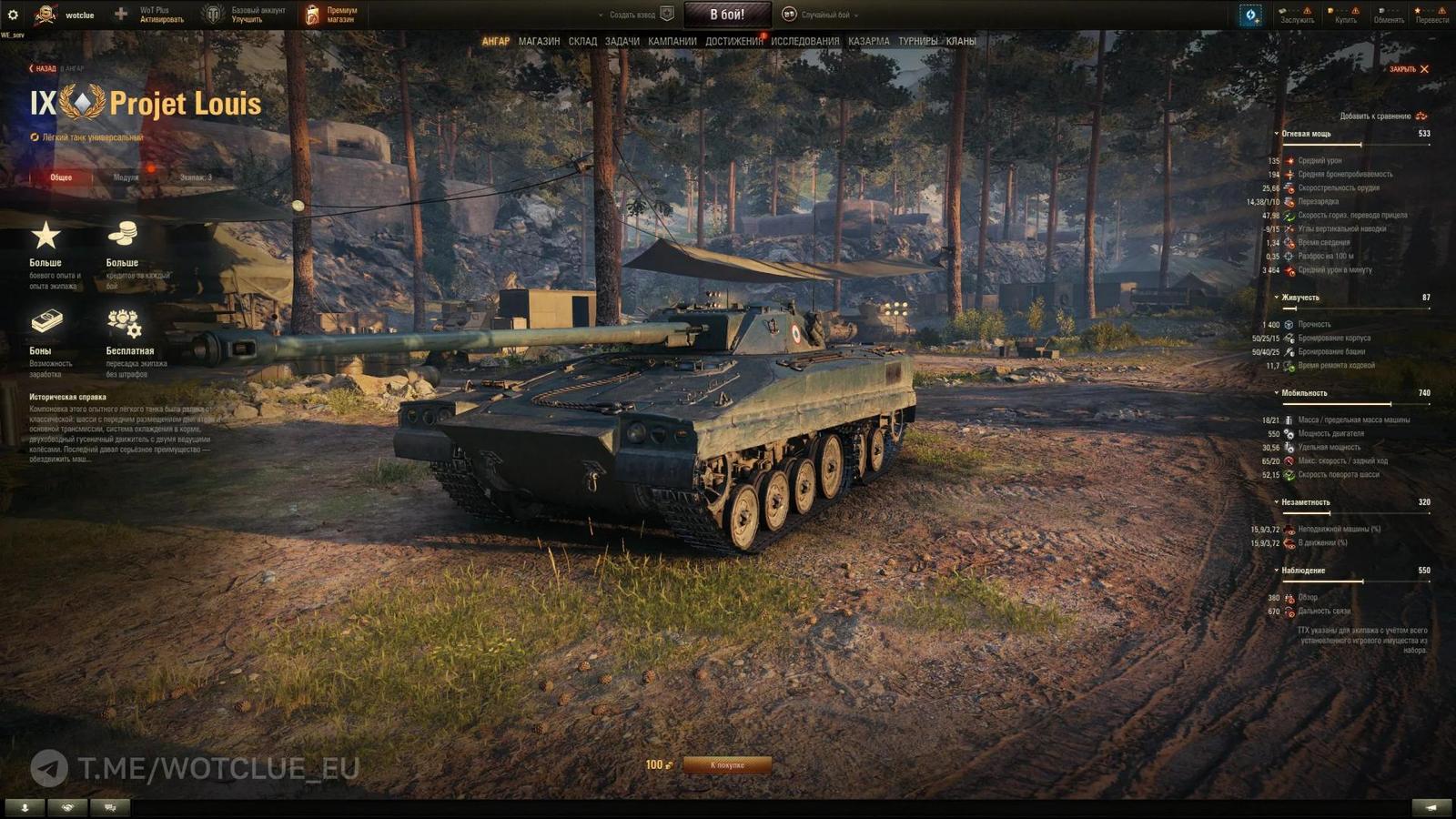Click the handshake referral icon in bottom toolbar
This screenshot has height=819, width=1456.
[x=67, y=805]
